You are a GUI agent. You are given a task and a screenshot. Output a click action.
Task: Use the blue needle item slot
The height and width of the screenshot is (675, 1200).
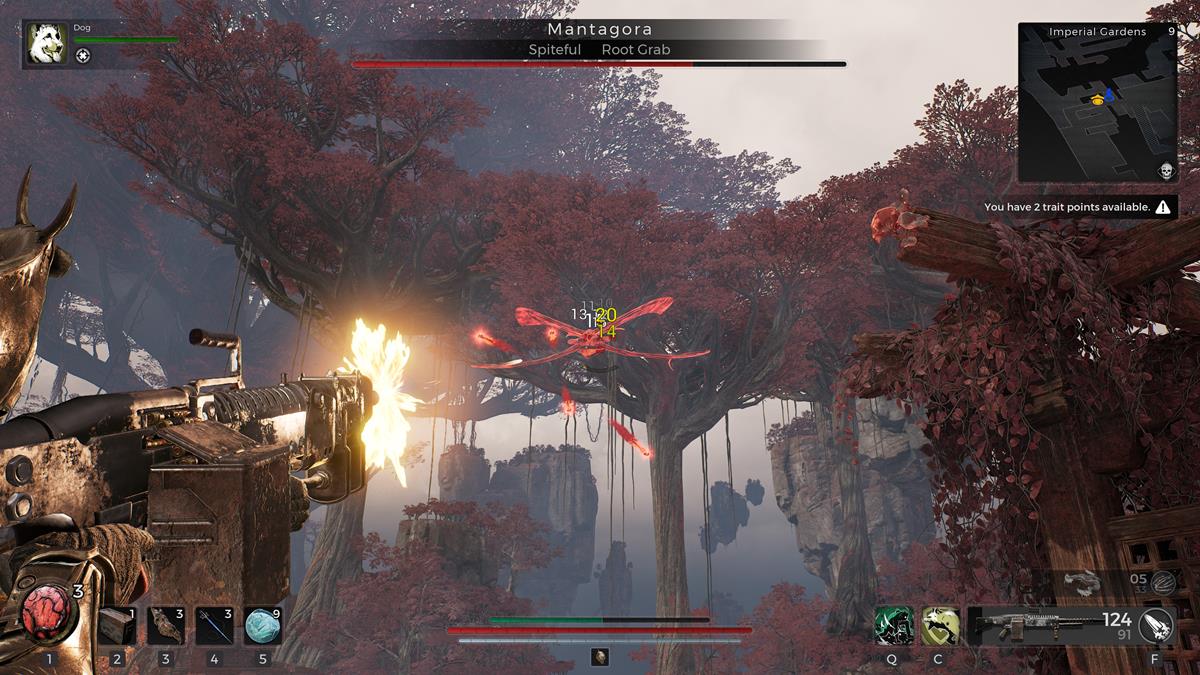(214, 625)
